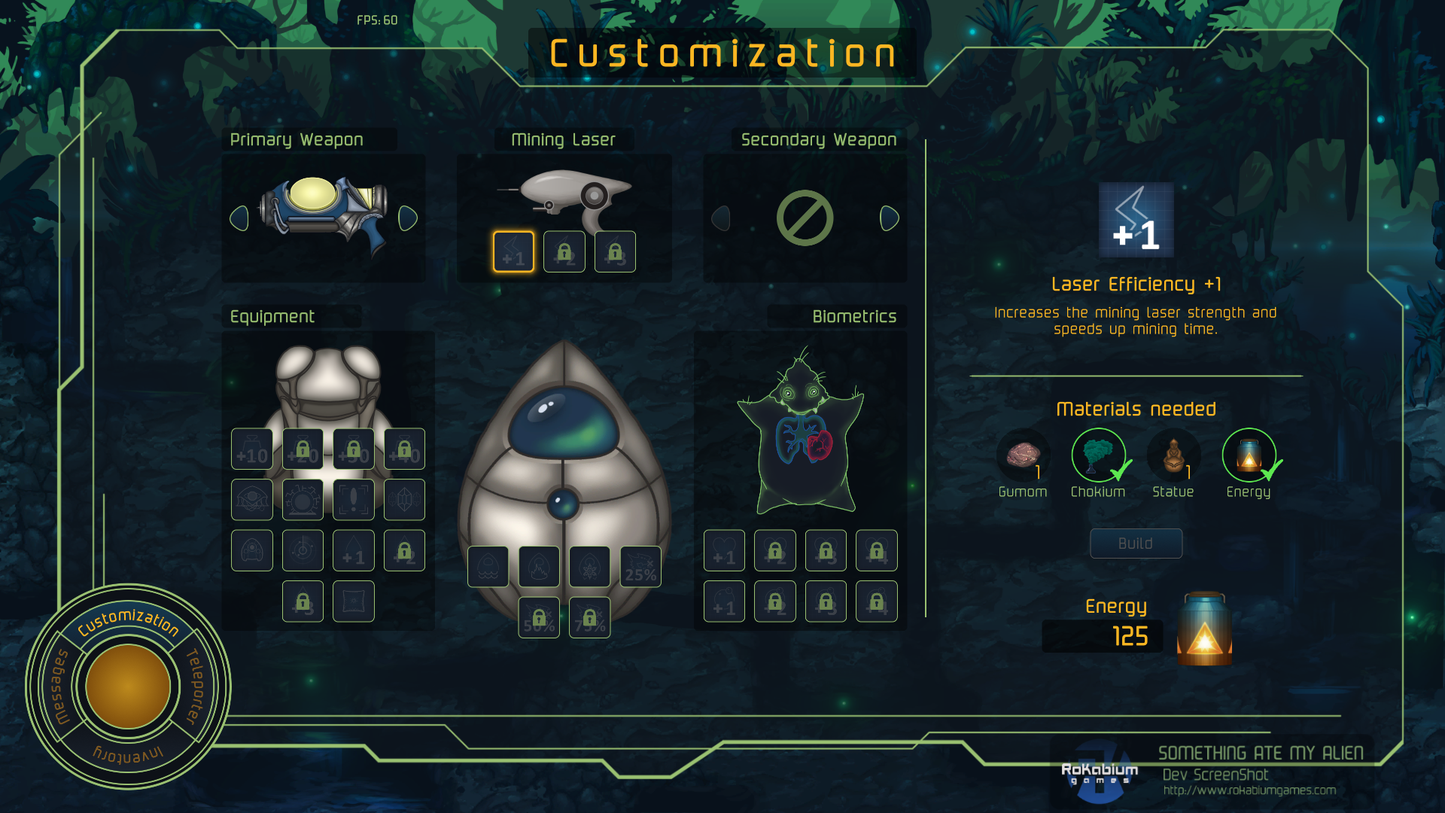Cycle Secondary Weapon with the right arrow
Screen dimensions: 1445x813
(x=890, y=219)
